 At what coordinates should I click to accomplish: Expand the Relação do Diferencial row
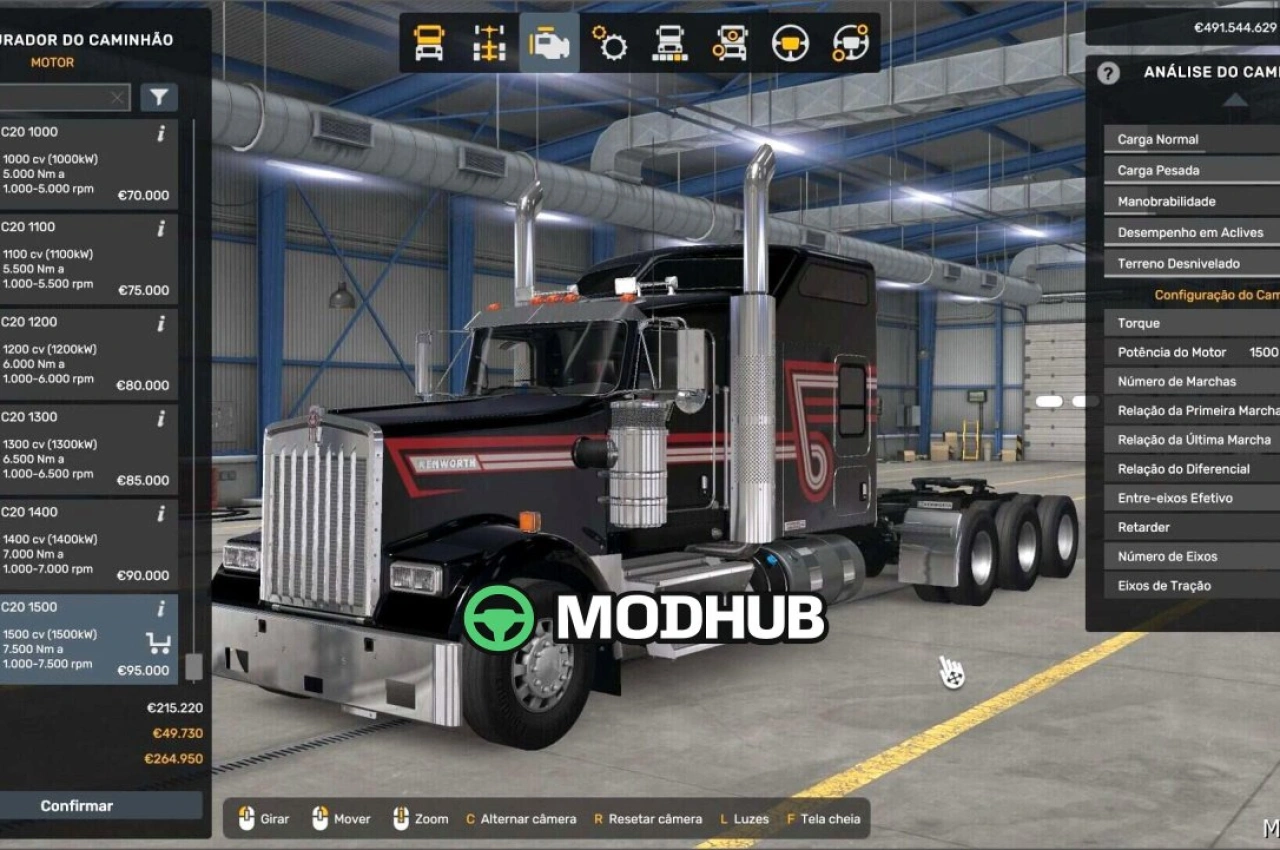coord(1190,469)
